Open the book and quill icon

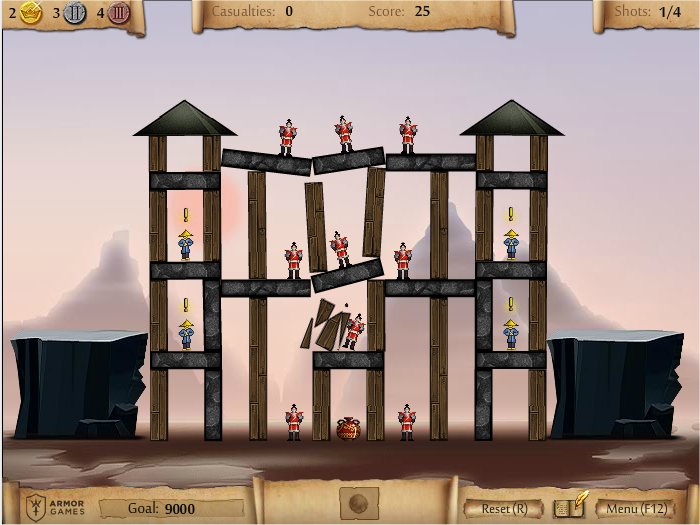pyautogui.click(x=570, y=506)
